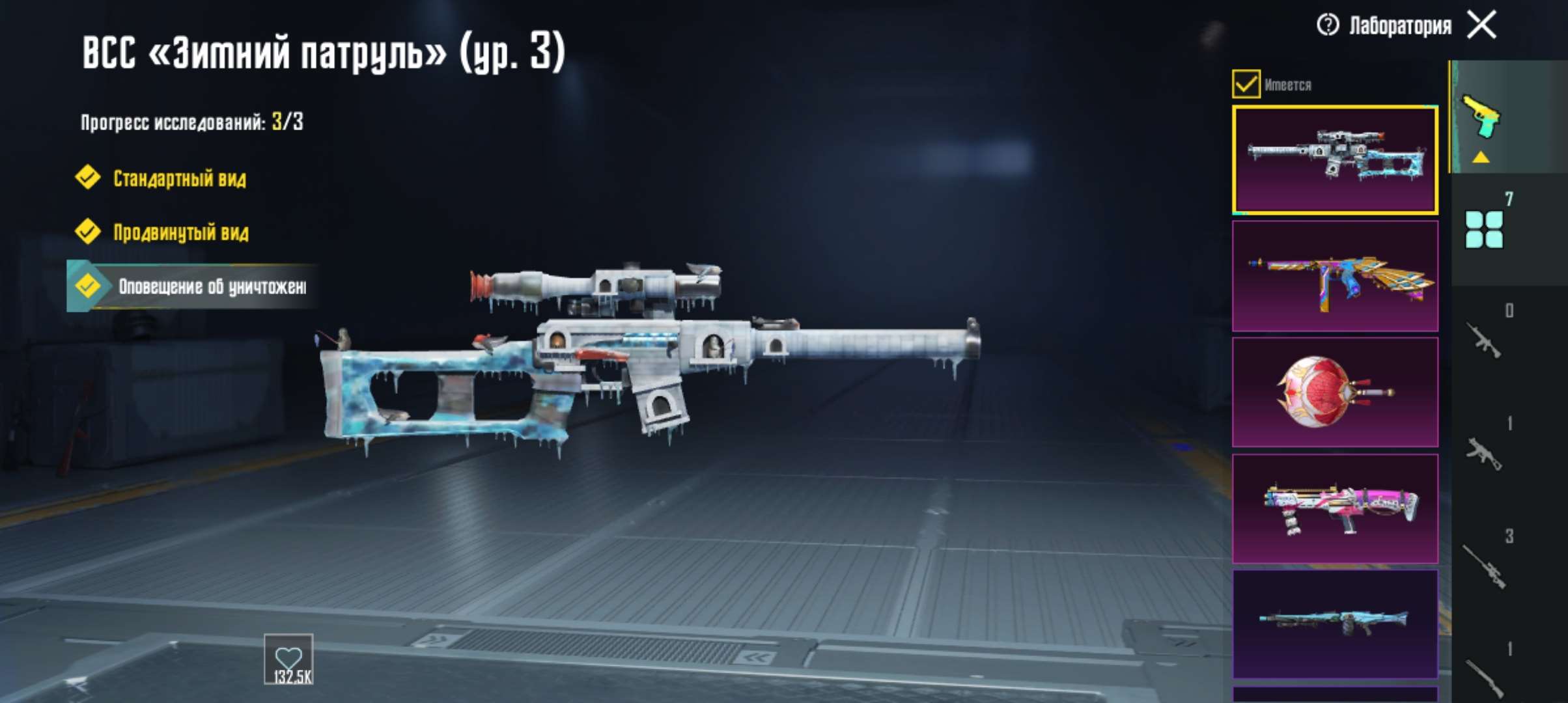Like the skin with the heart button
The height and width of the screenshot is (703, 1568).
coord(288,659)
